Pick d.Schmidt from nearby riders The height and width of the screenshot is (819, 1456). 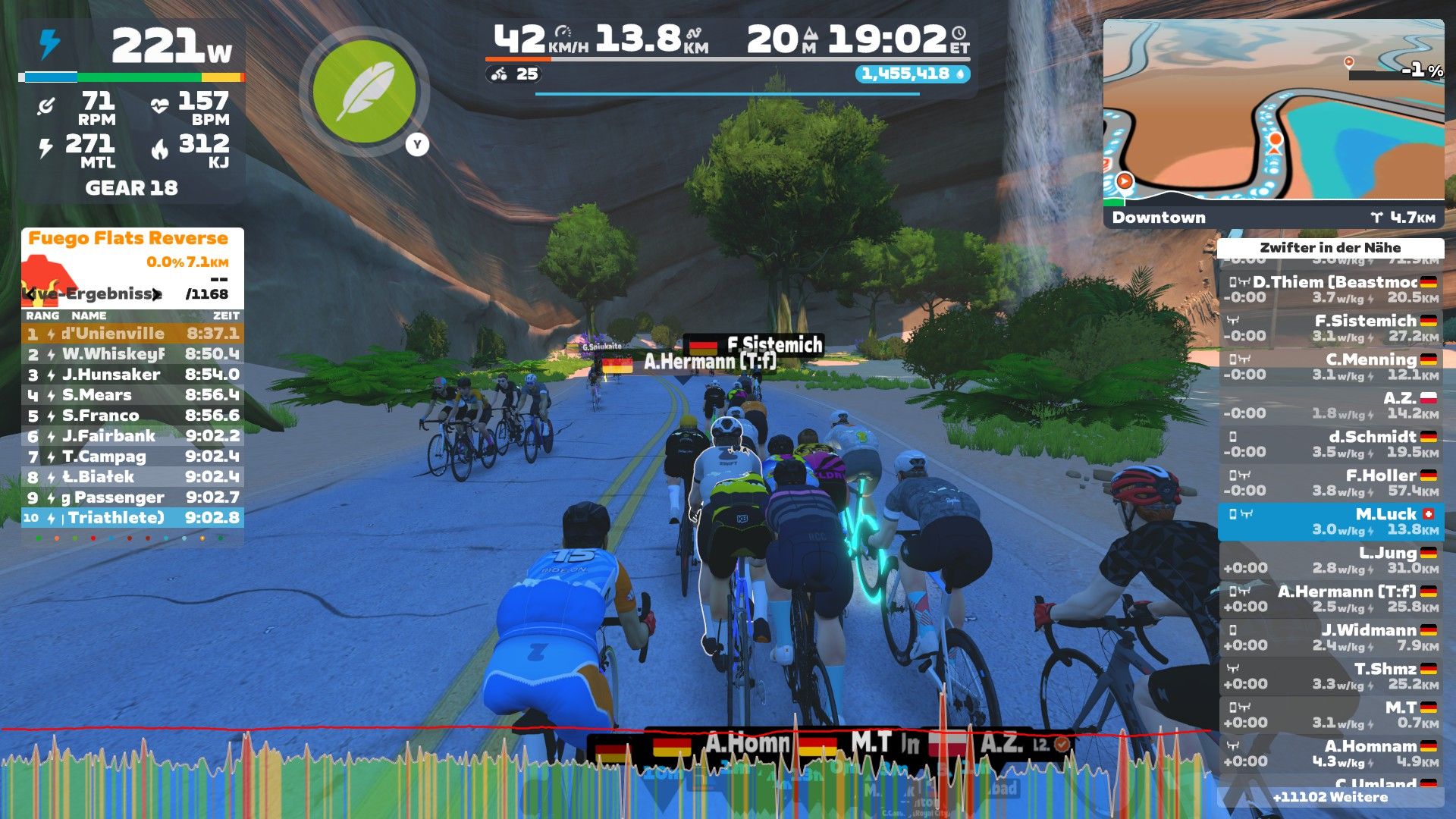[1331, 444]
